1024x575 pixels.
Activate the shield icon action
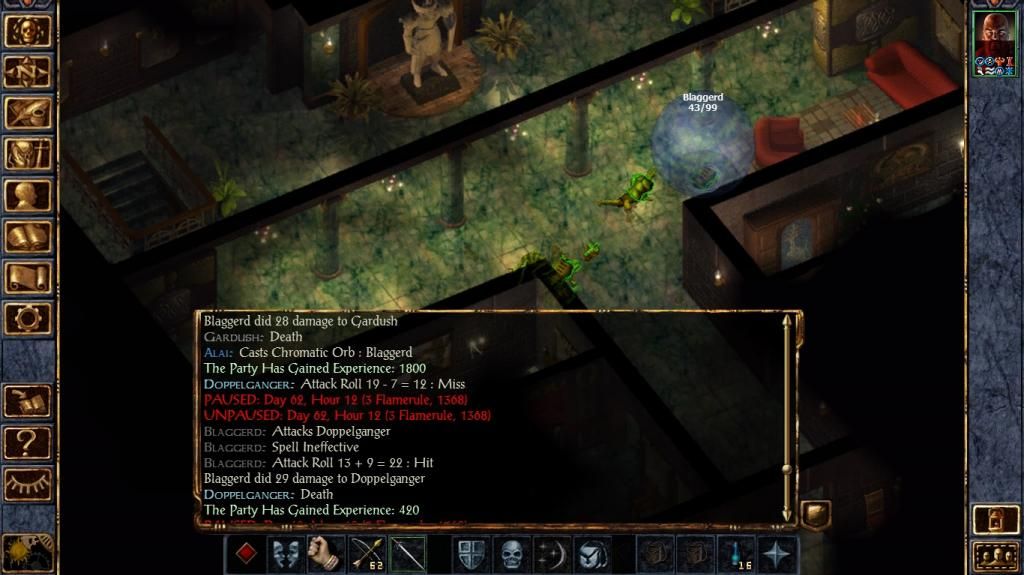pos(471,554)
